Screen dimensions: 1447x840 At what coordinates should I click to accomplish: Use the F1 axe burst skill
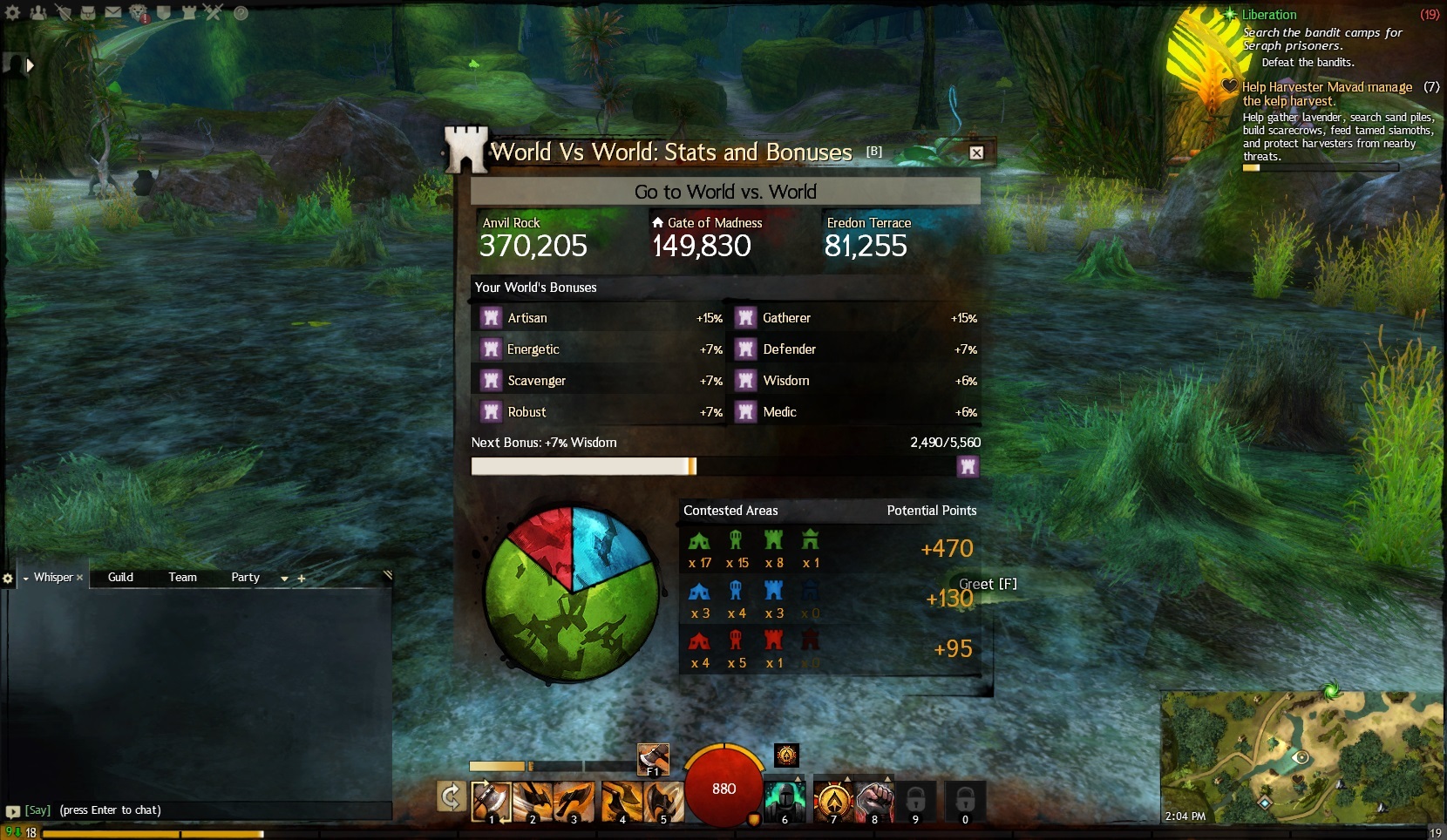click(653, 759)
